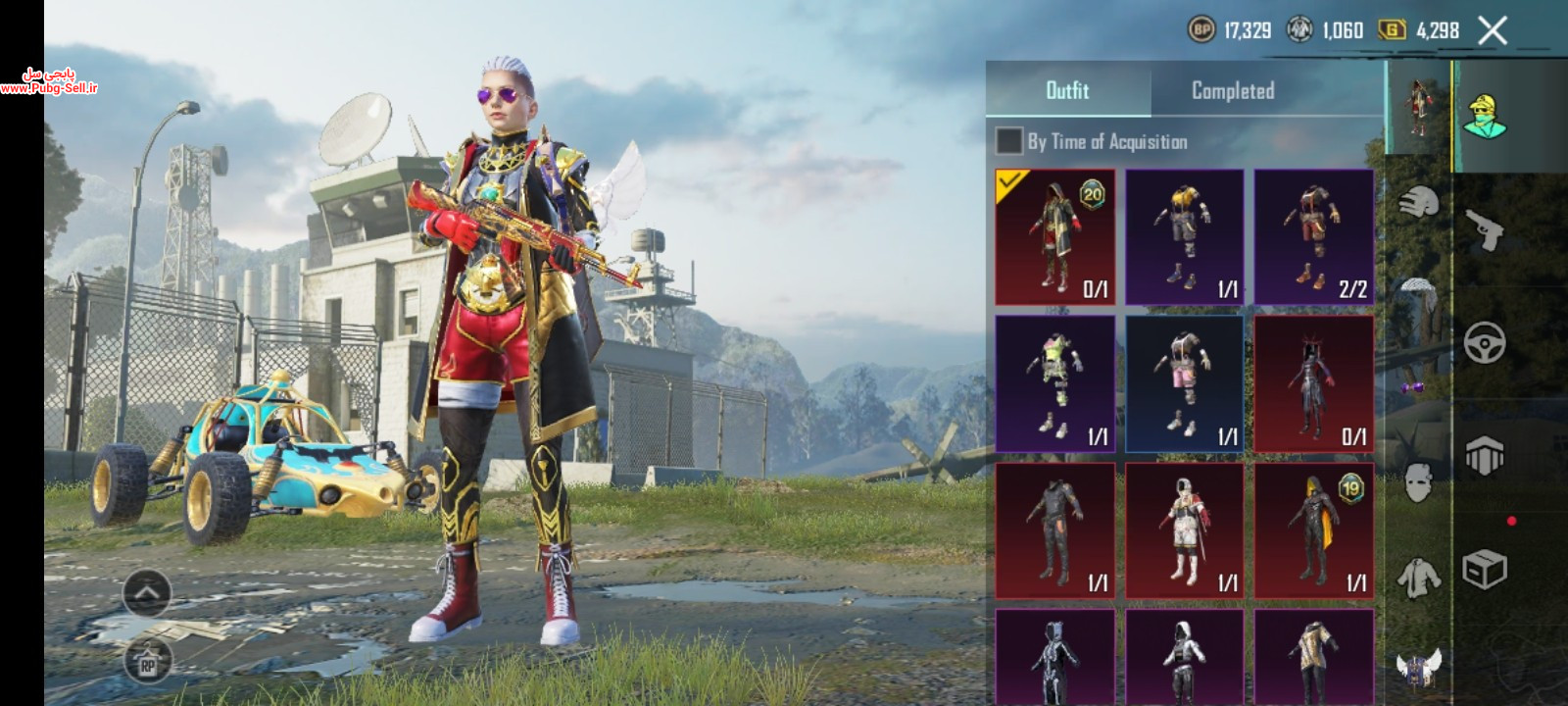The image size is (1568, 706).
Task: Expand the up-arrow button near the buggy
Action: tap(147, 592)
